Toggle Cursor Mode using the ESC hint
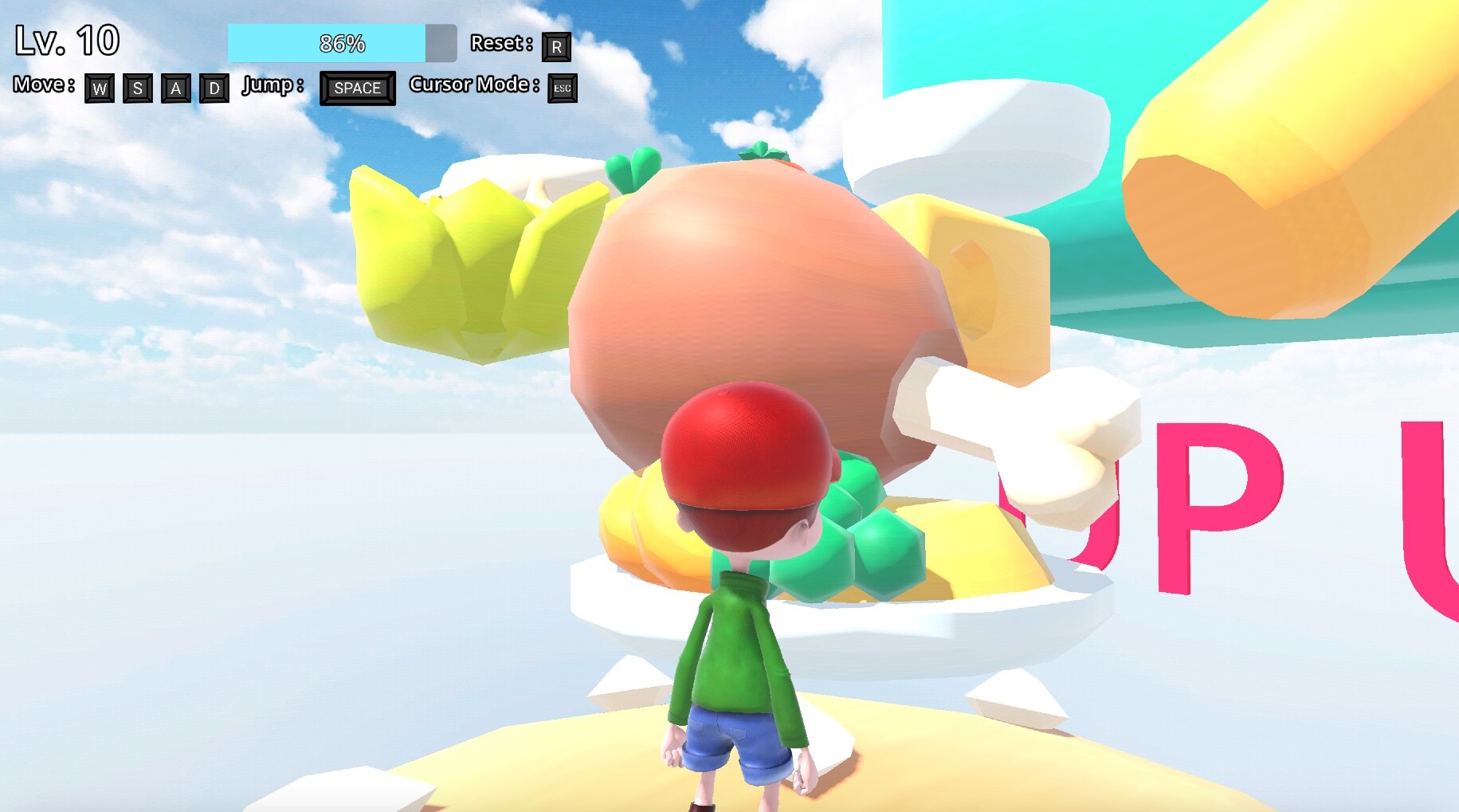This screenshot has width=1459, height=812. (x=562, y=88)
